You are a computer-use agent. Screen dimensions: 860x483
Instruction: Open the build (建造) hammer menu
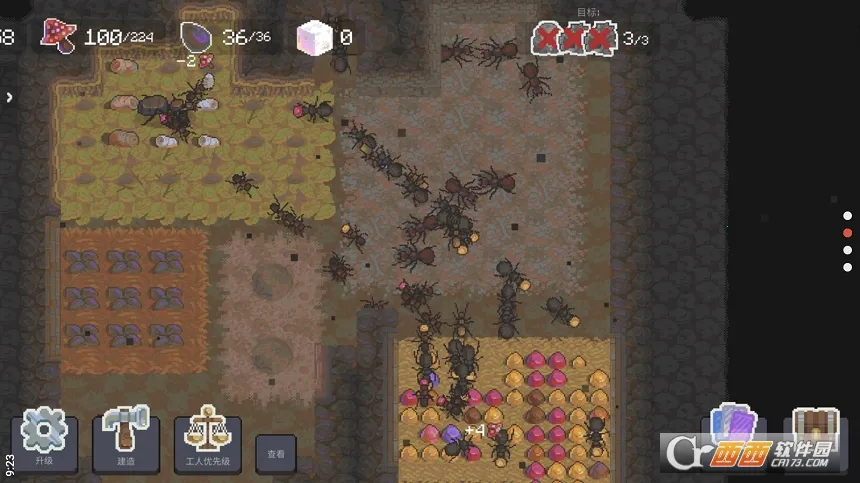[125, 438]
